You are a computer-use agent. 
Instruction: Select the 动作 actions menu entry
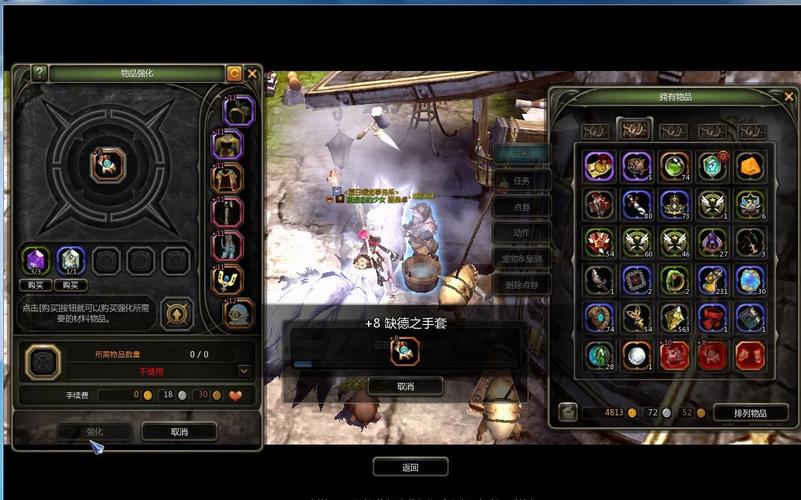(521, 232)
